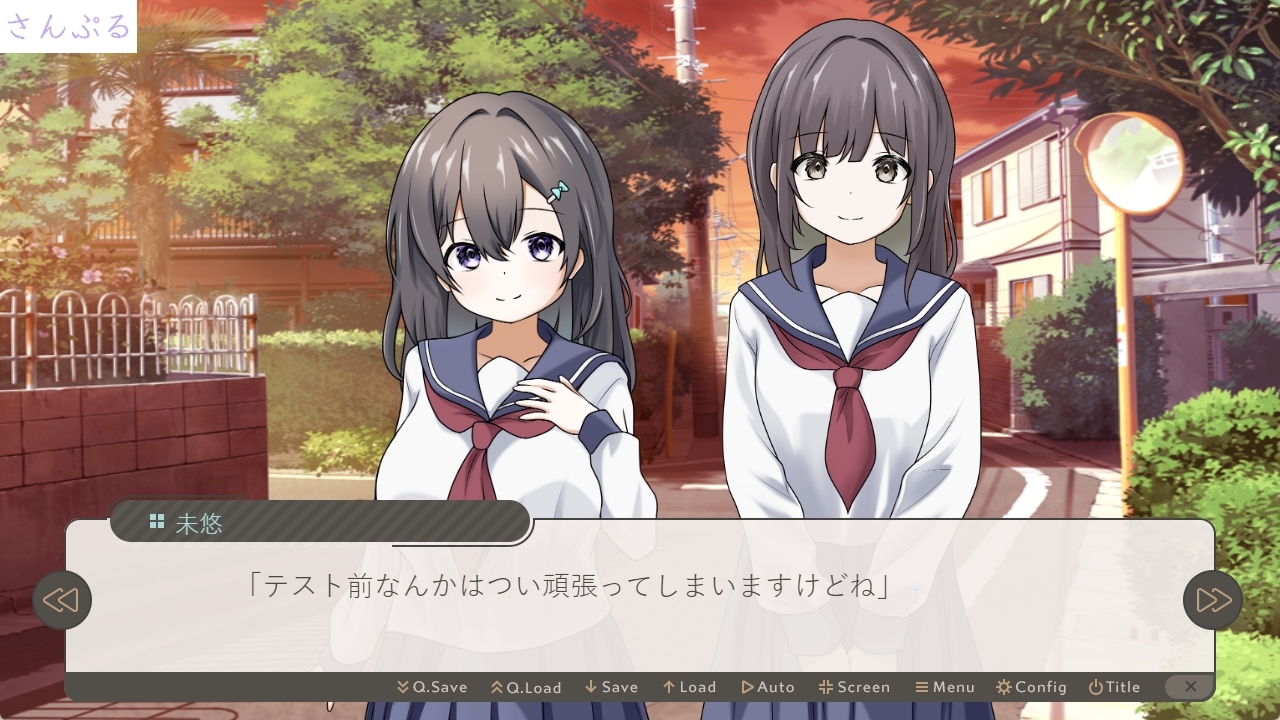The height and width of the screenshot is (720, 1280).
Task: Open the Load screen
Action: (689, 687)
